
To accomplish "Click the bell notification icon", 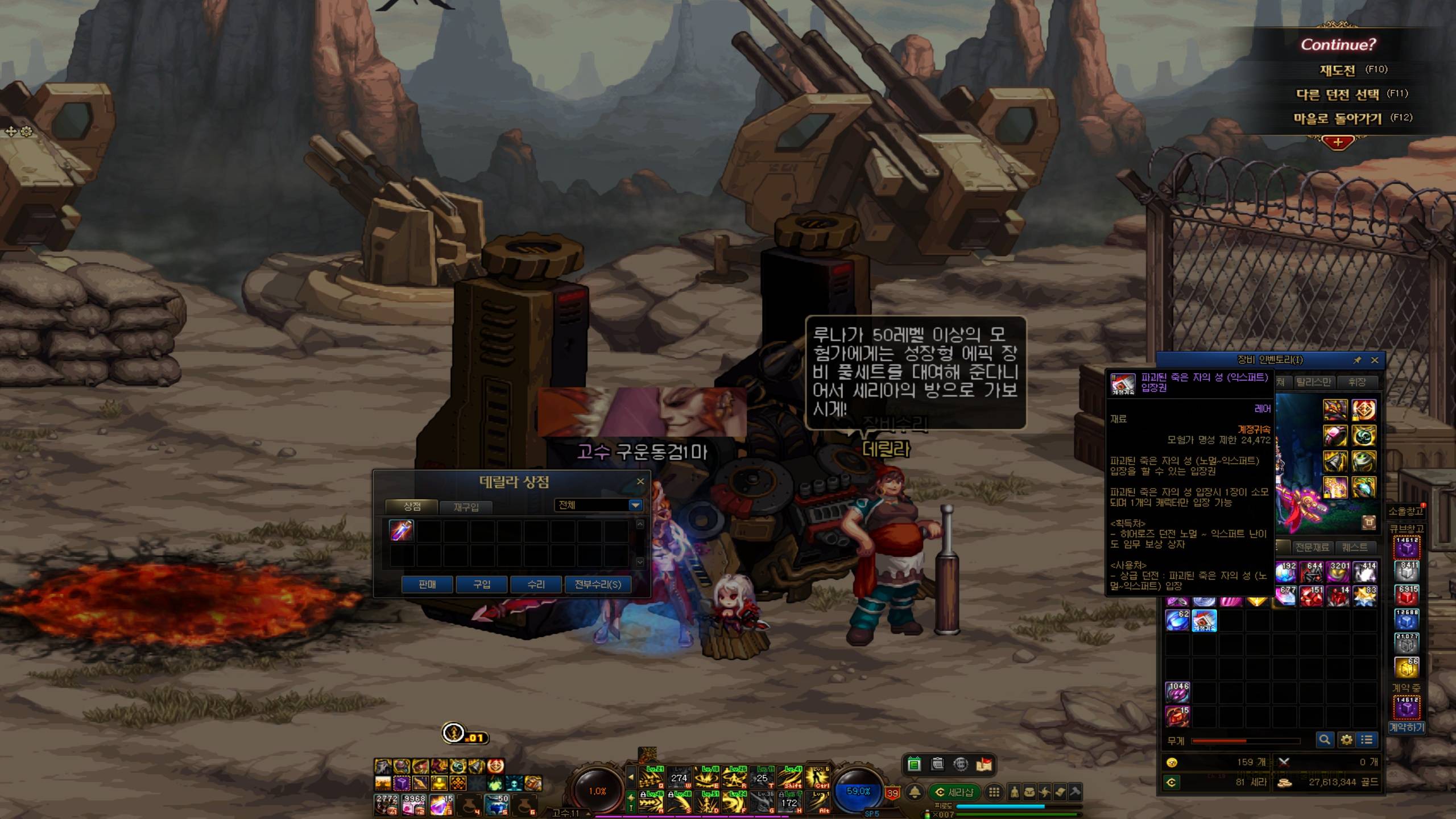I will click(915, 792).
